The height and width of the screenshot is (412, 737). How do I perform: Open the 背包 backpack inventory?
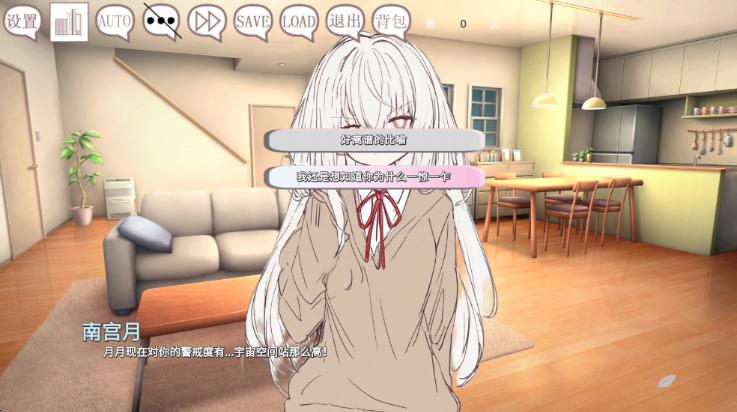point(391,19)
